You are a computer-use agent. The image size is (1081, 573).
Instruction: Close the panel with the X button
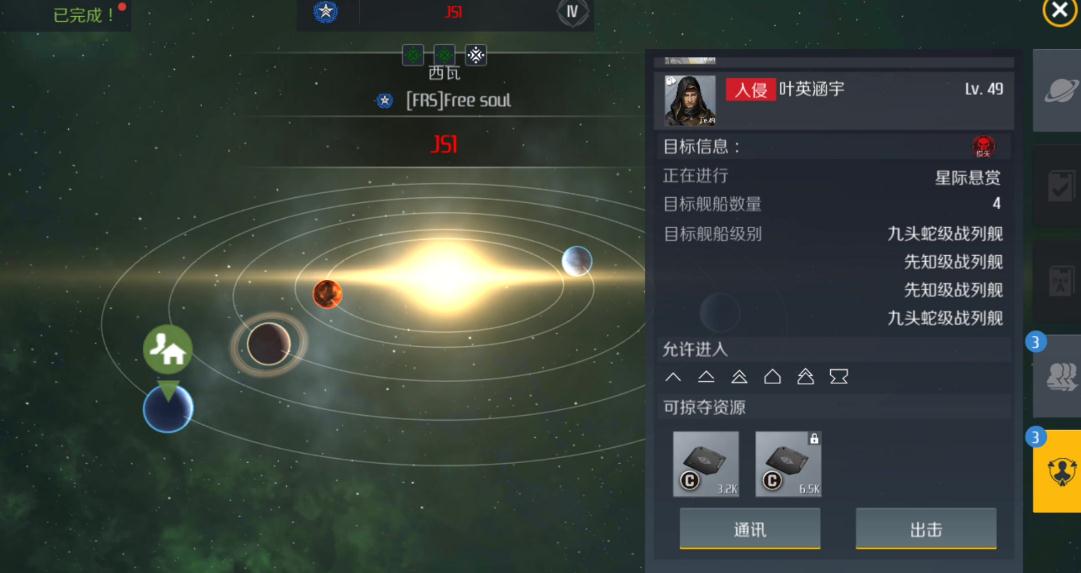pyautogui.click(x=1059, y=11)
